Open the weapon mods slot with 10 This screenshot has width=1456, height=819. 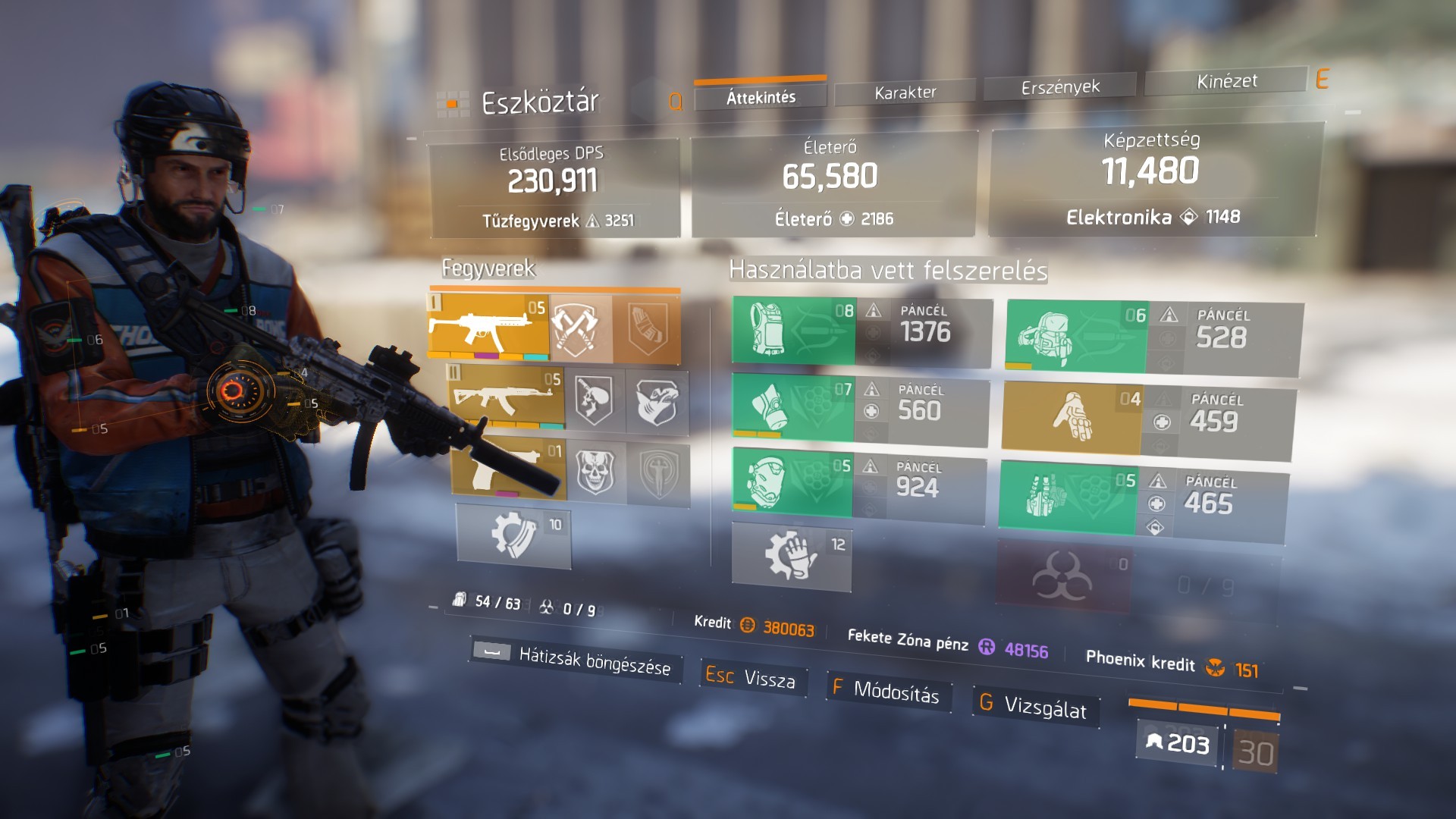coord(513,536)
